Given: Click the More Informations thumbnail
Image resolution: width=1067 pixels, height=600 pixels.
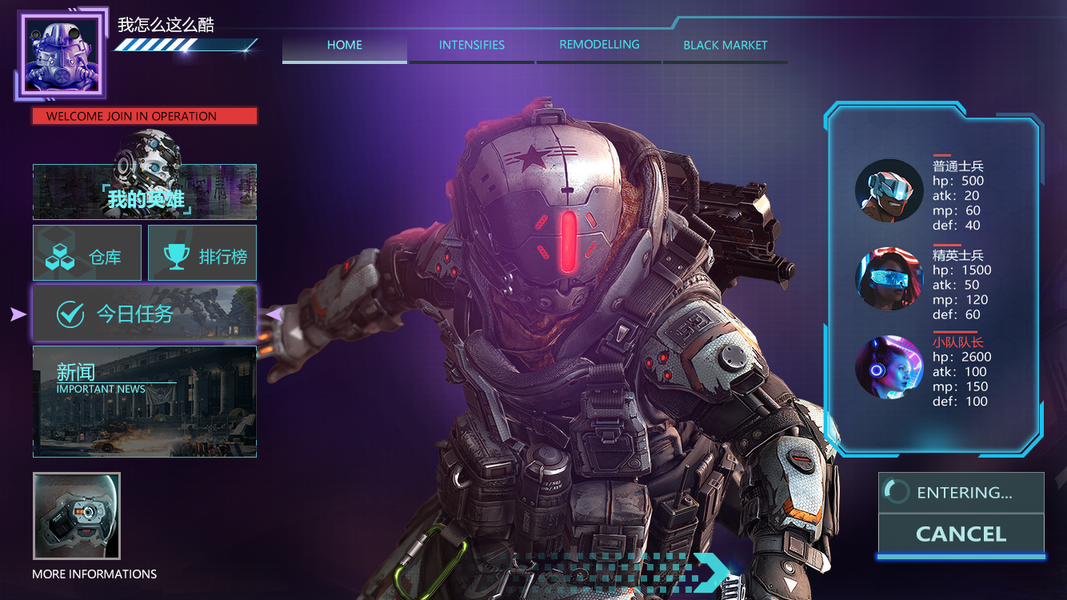Looking at the screenshot, I should 77,516.
